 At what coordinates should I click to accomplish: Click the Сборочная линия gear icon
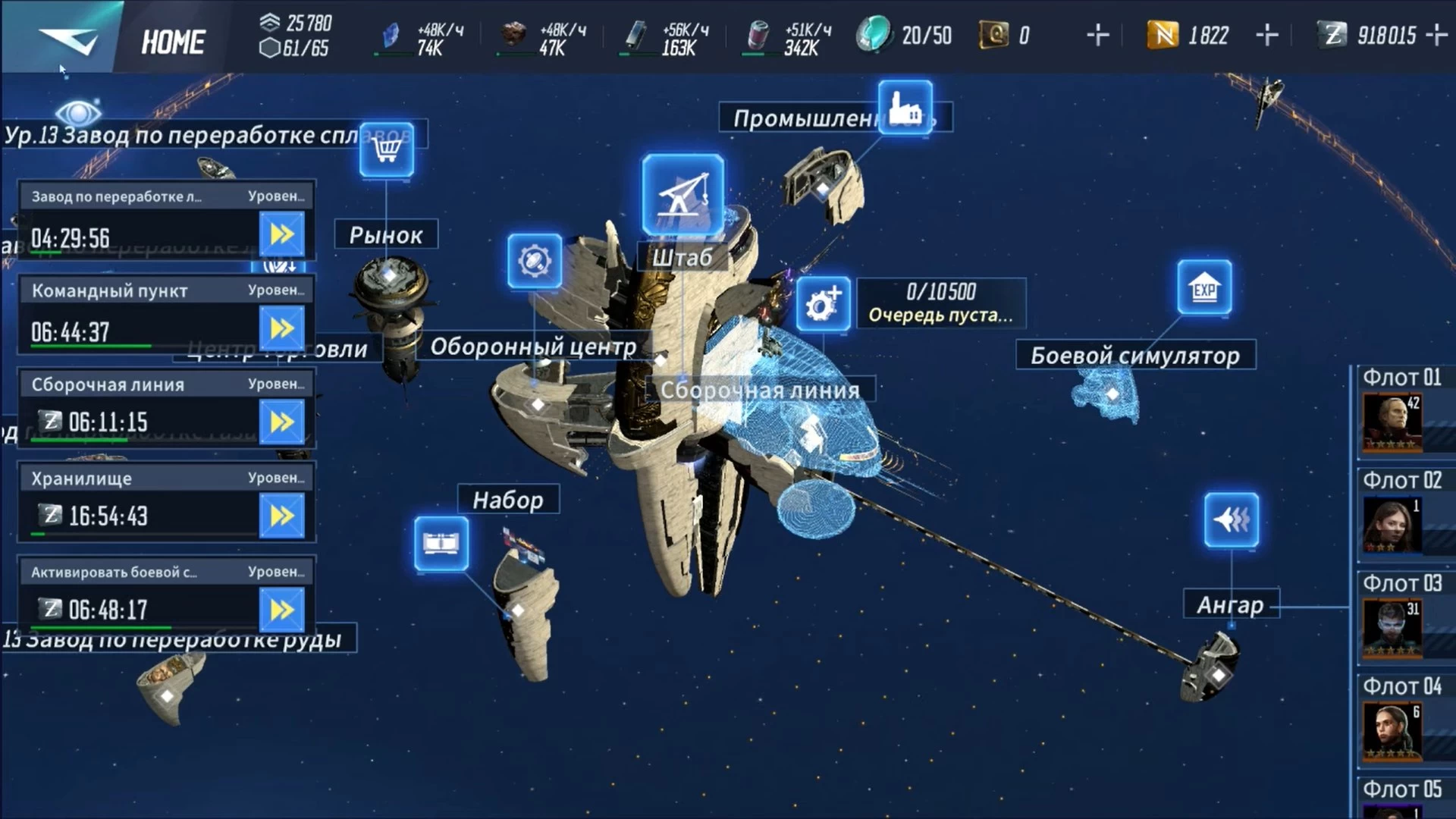pos(823,304)
